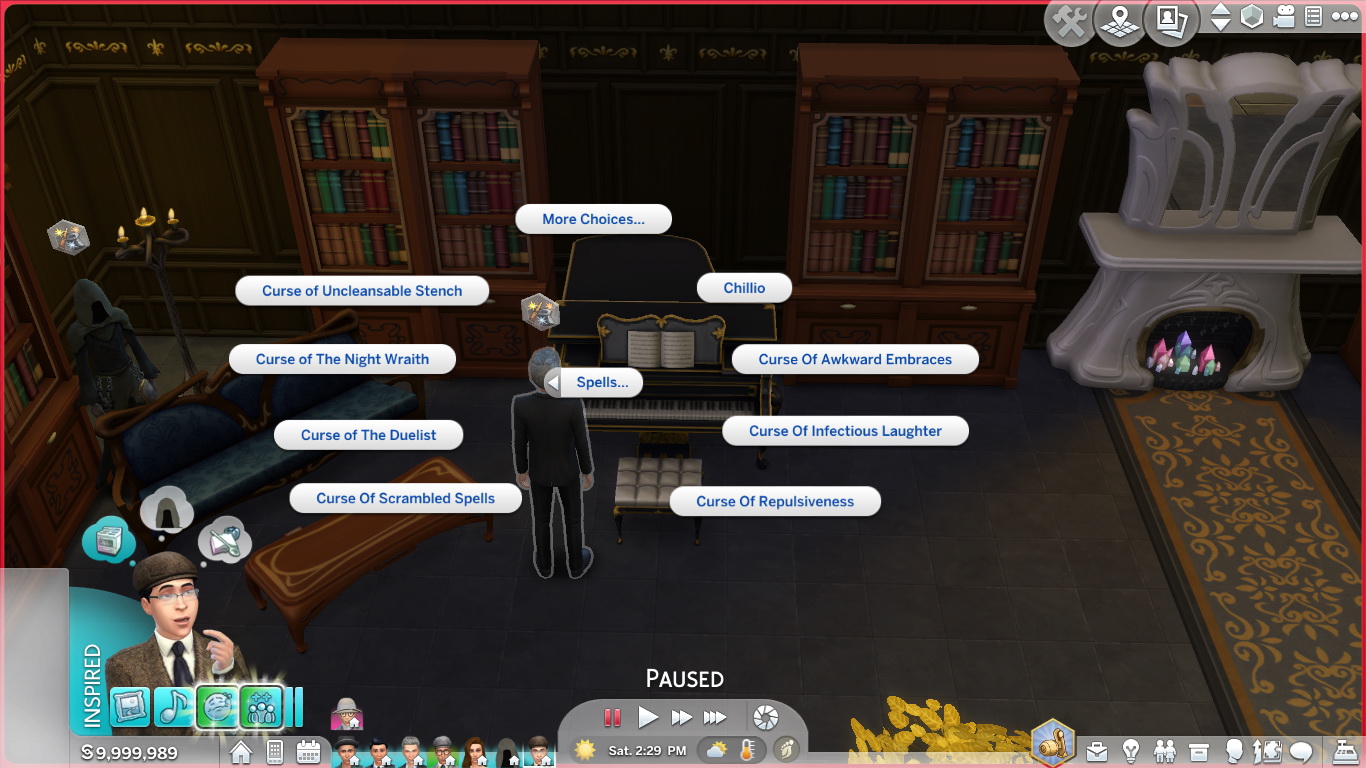Image resolution: width=1366 pixels, height=768 pixels.
Task: Select the hooded Sim portrait in the household bar
Action: pos(507,751)
